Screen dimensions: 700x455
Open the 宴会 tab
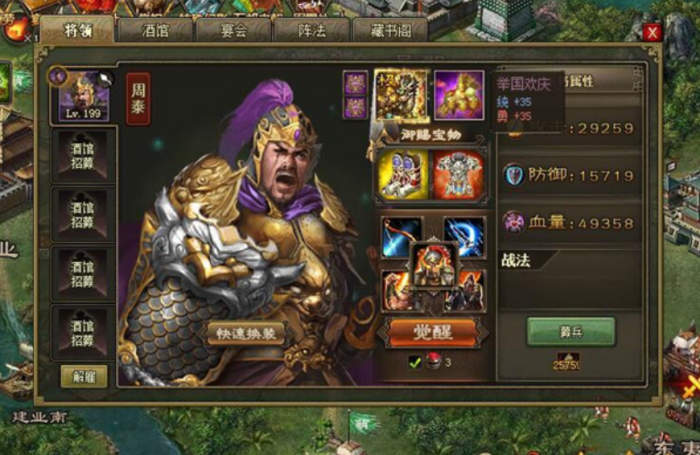(232, 30)
